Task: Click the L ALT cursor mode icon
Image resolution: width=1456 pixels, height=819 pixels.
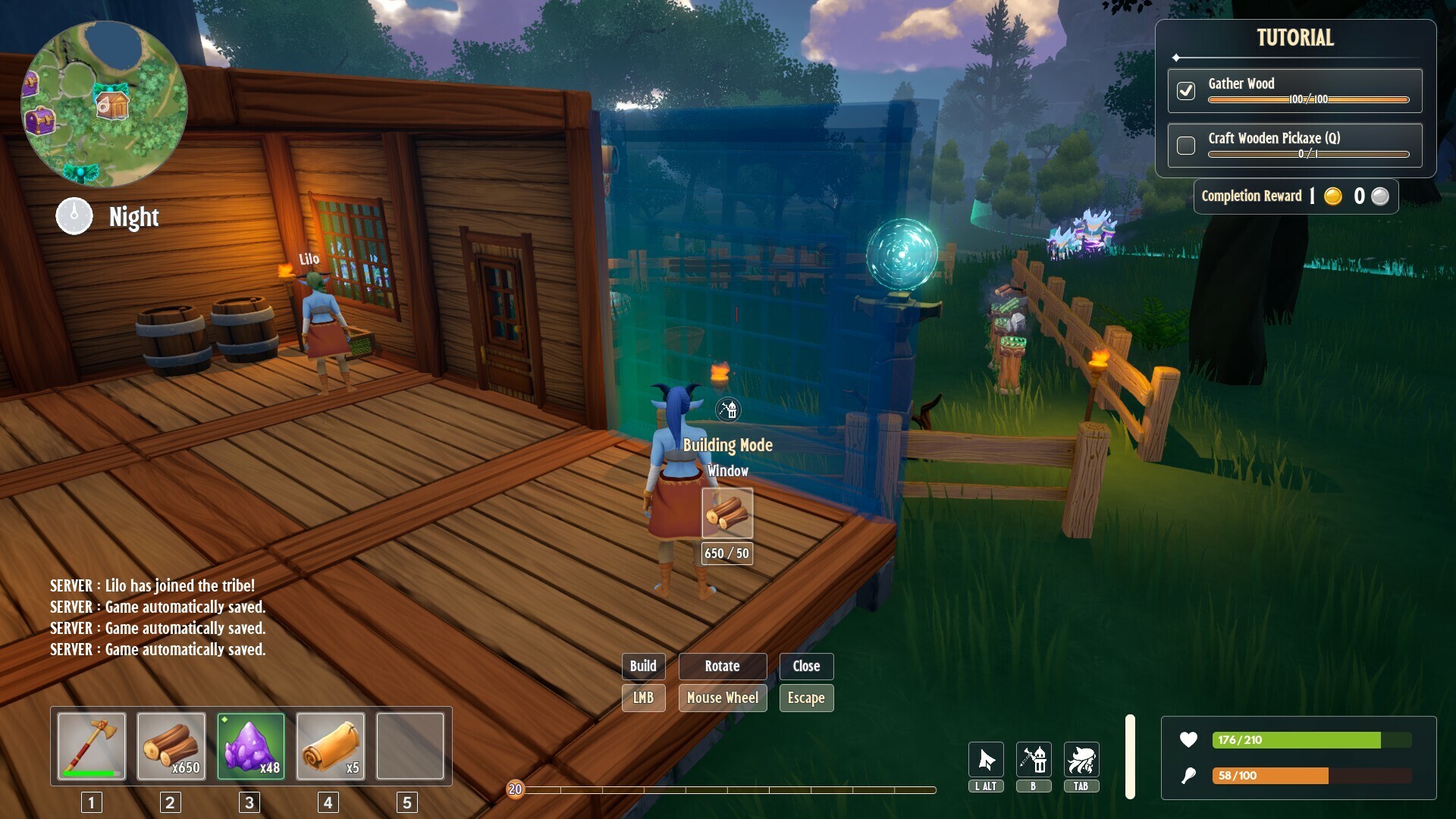Action: coord(985,761)
